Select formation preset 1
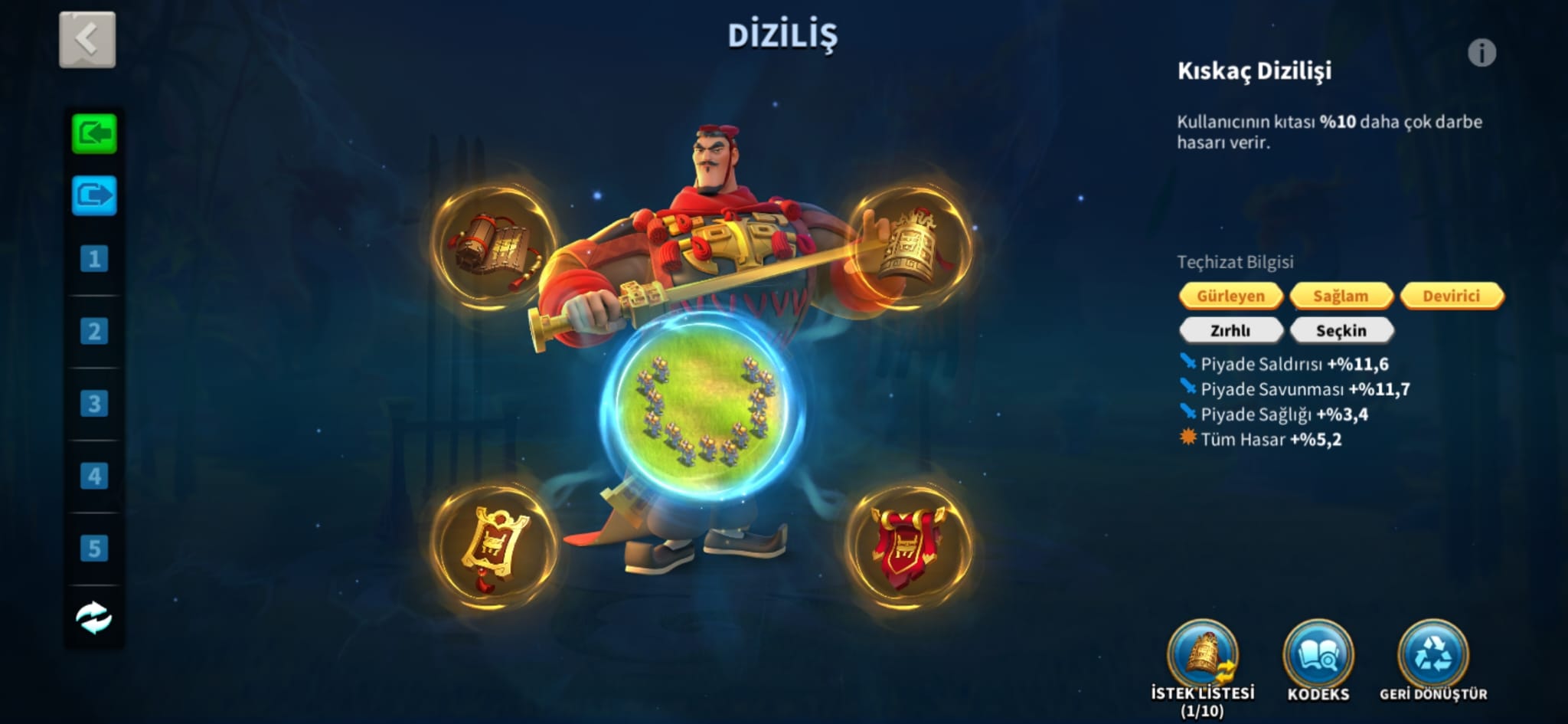Screen dimensions: 1568x724 pos(94,259)
